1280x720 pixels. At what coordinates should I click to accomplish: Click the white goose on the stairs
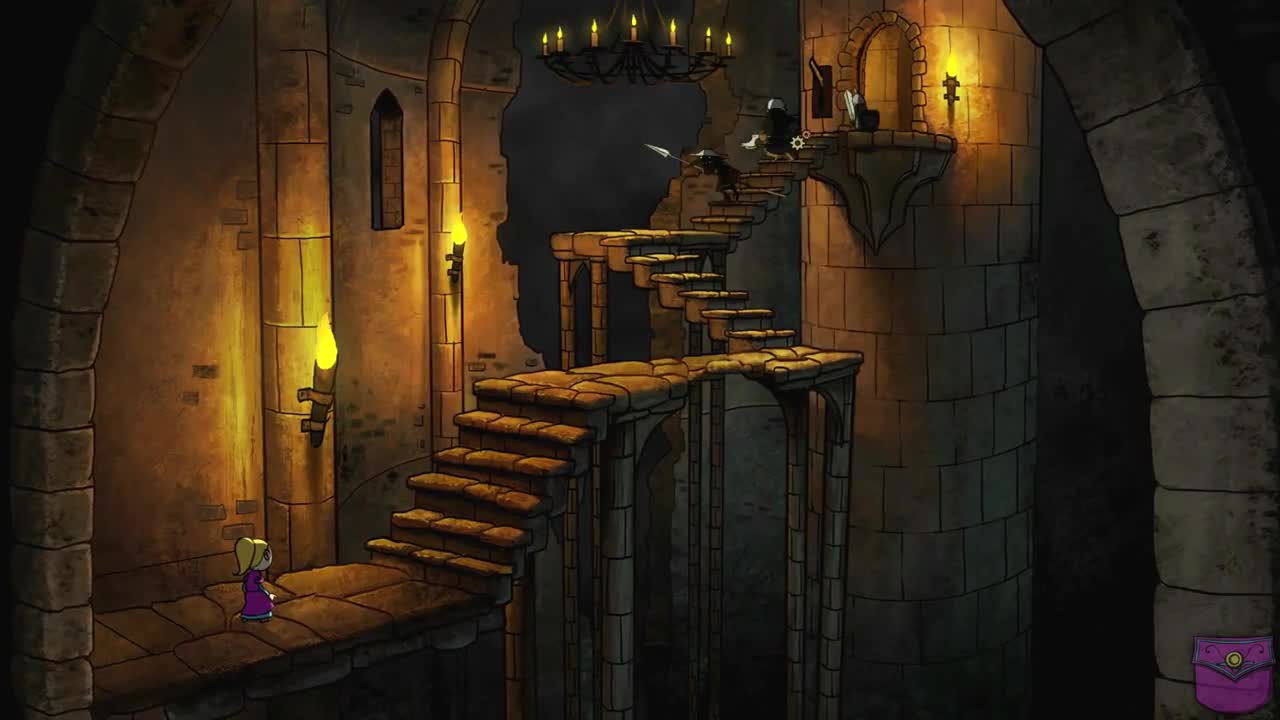click(751, 140)
